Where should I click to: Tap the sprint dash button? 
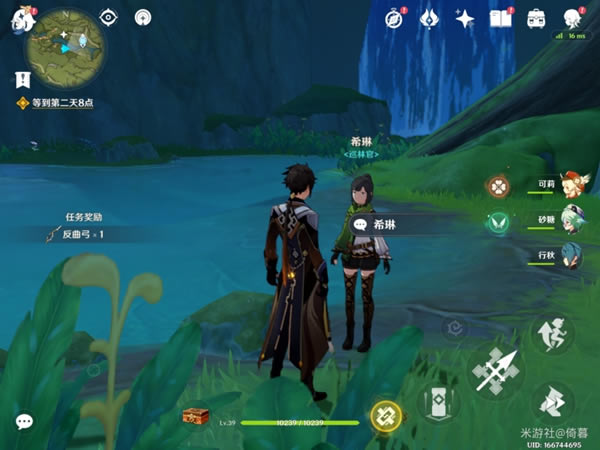point(551,401)
